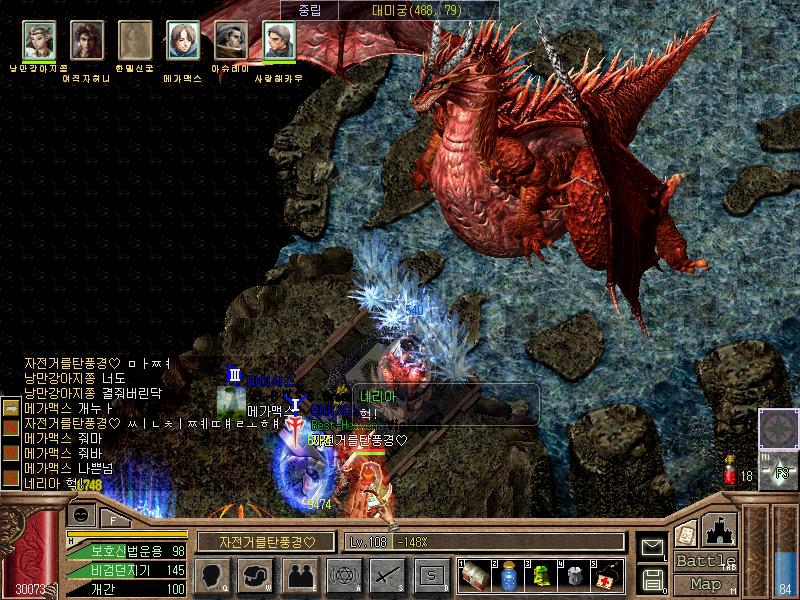The image size is (800, 600).
Task: Open the black castle icon
Action: point(721,530)
